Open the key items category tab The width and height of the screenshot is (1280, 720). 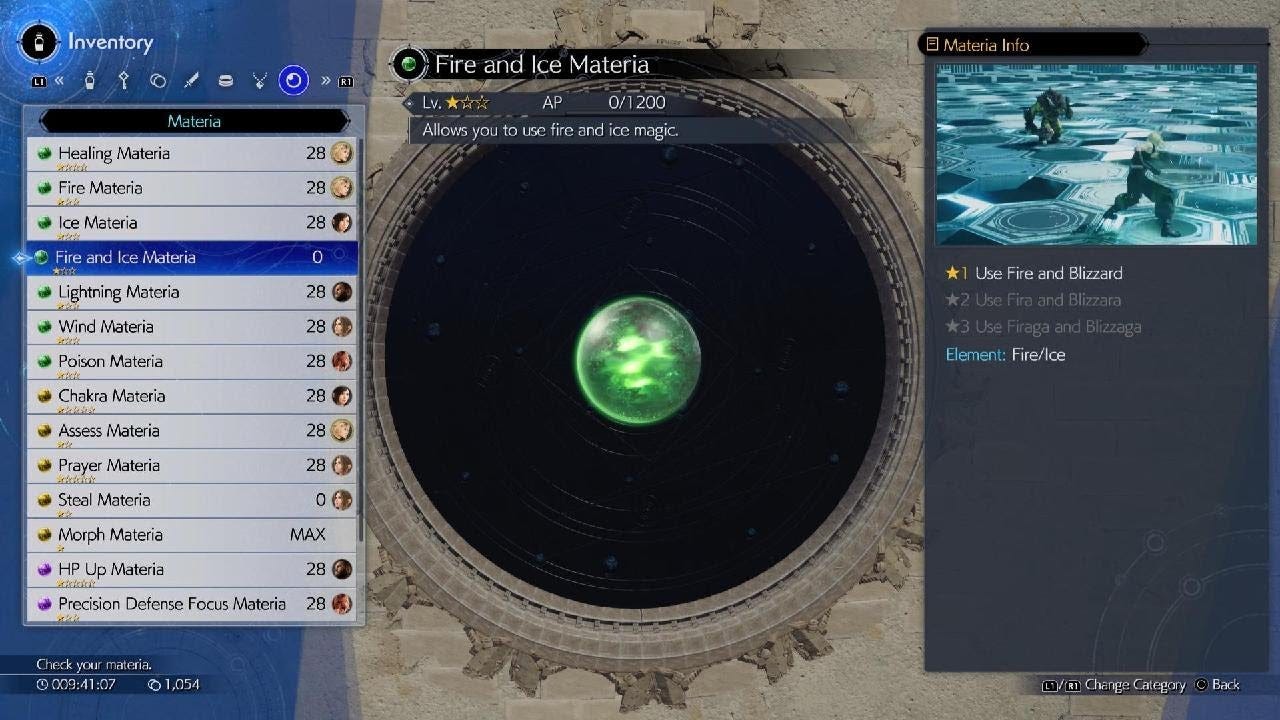tap(124, 81)
